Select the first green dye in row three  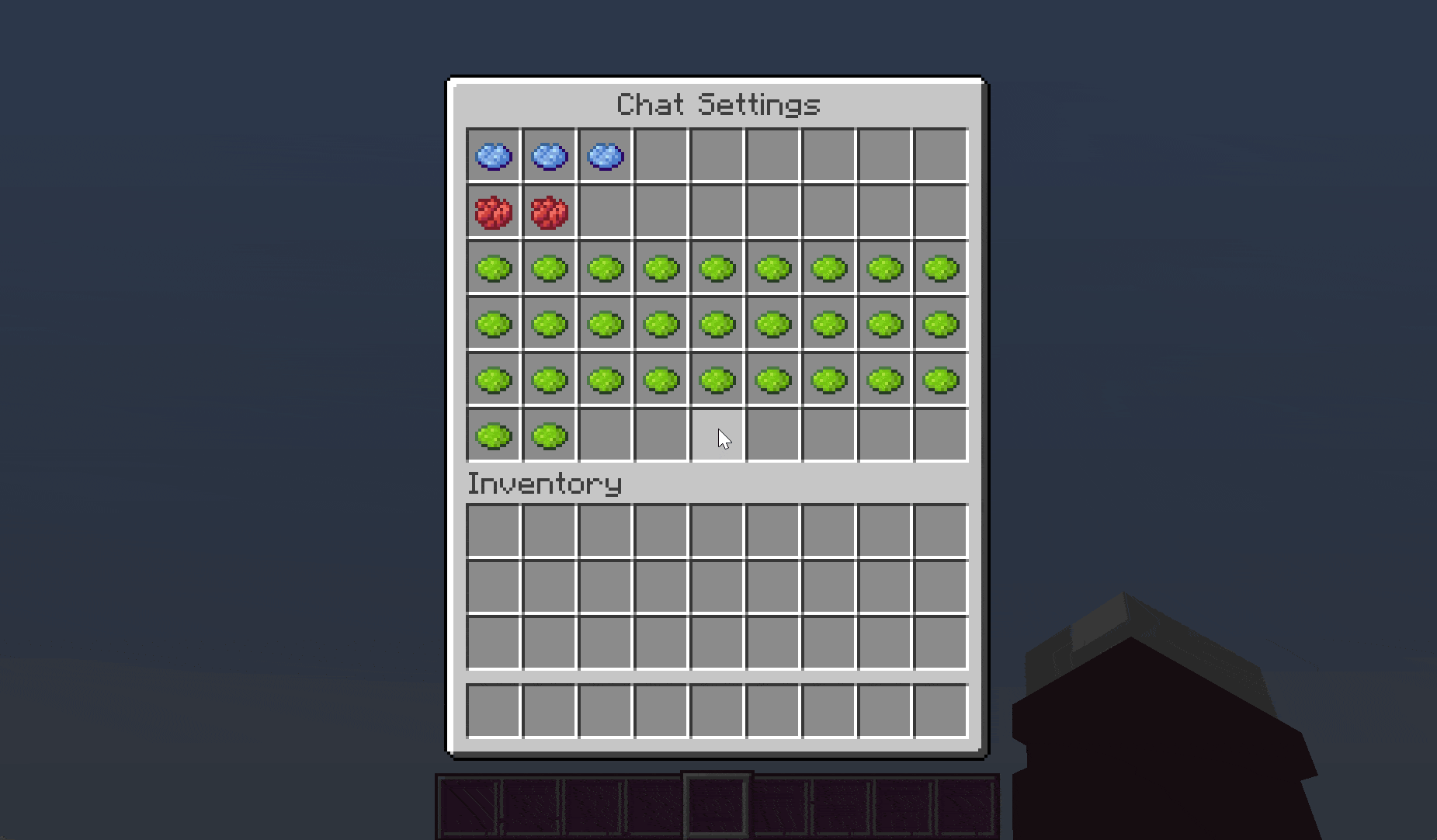(x=492, y=268)
